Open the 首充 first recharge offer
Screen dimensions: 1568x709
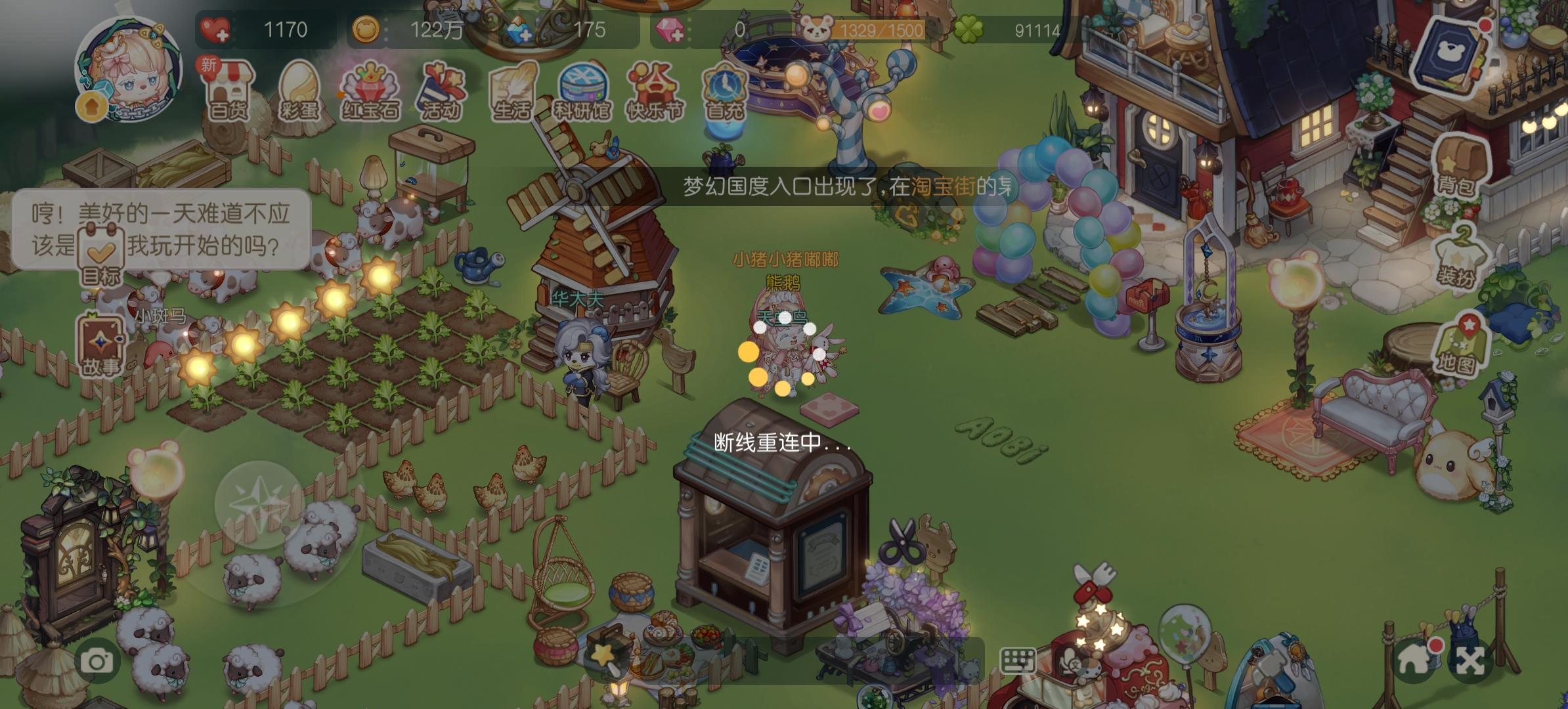[x=724, y=92]
